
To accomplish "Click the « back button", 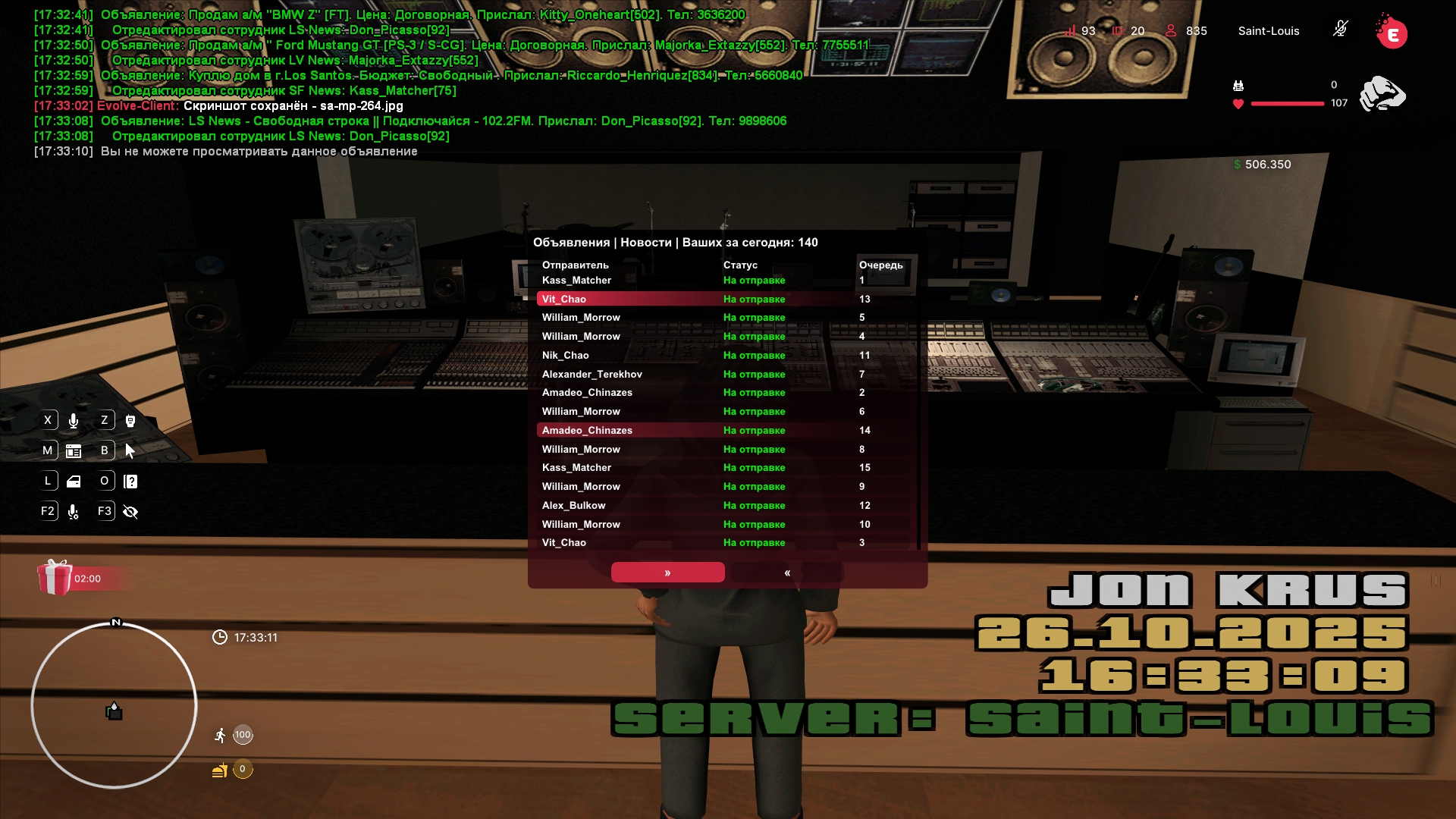I will click(x=787, y=573).
